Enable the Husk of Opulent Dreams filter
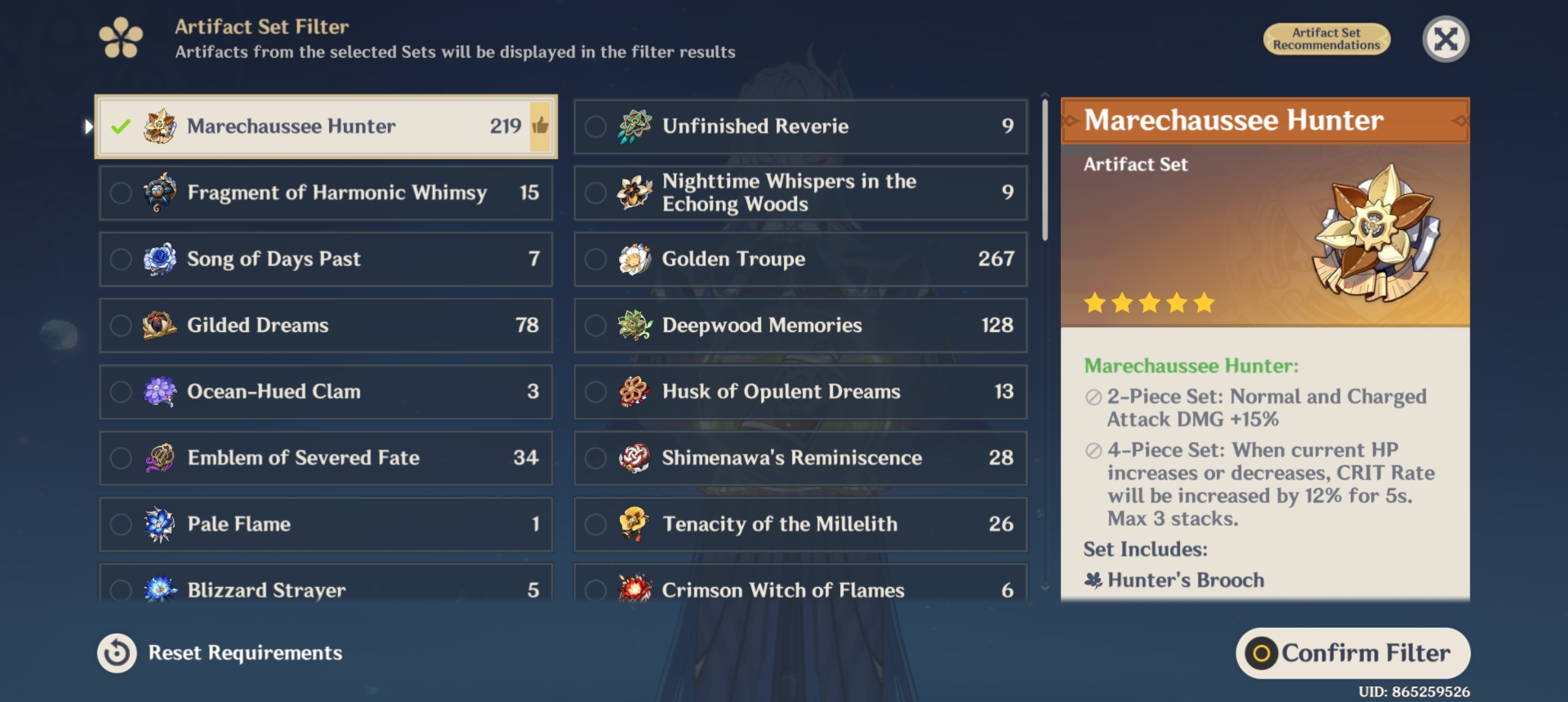Screen dimensions: 1568x702 [595, 391]
